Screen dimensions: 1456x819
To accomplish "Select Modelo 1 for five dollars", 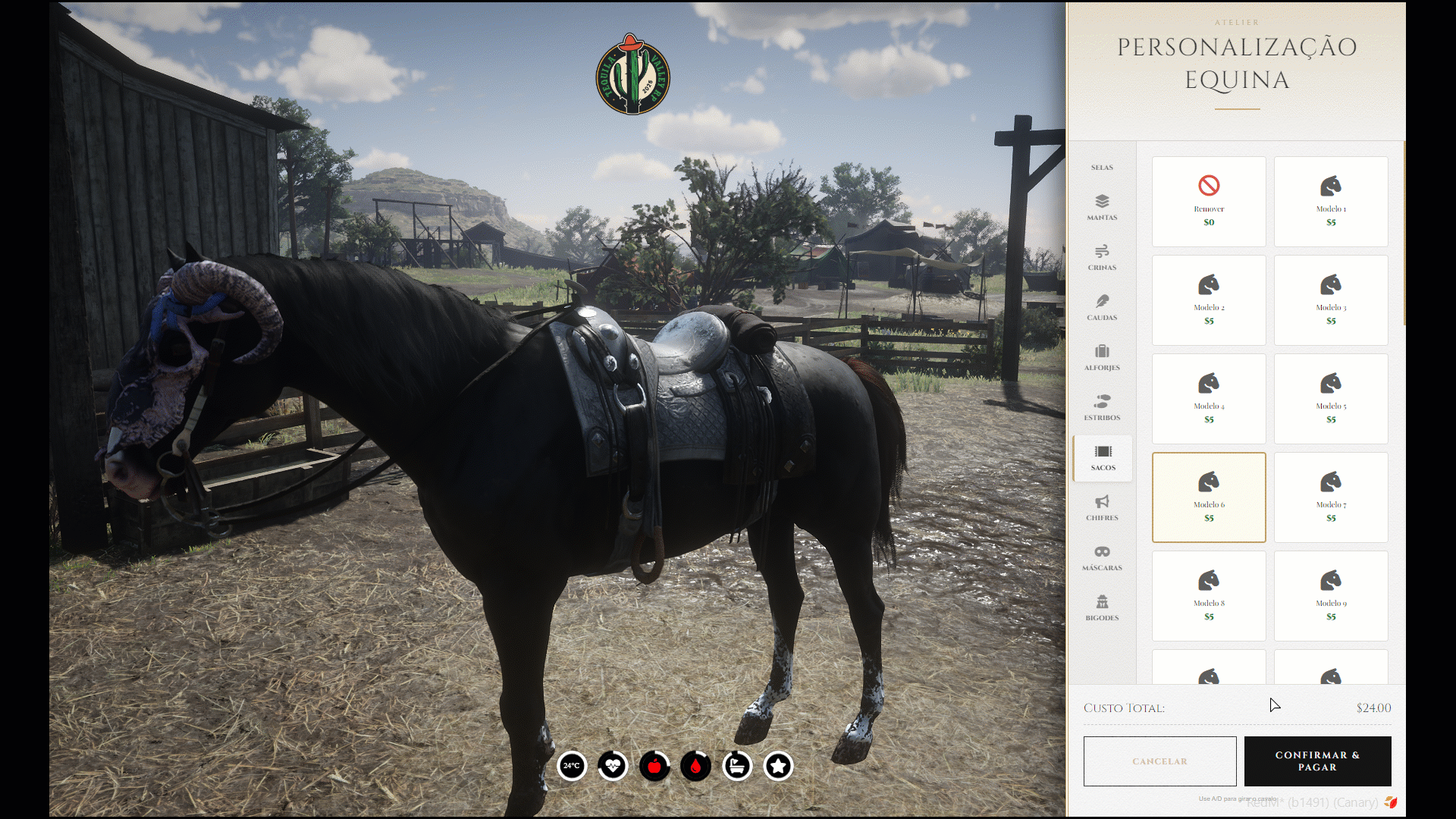I will [x=1330, y=201].
